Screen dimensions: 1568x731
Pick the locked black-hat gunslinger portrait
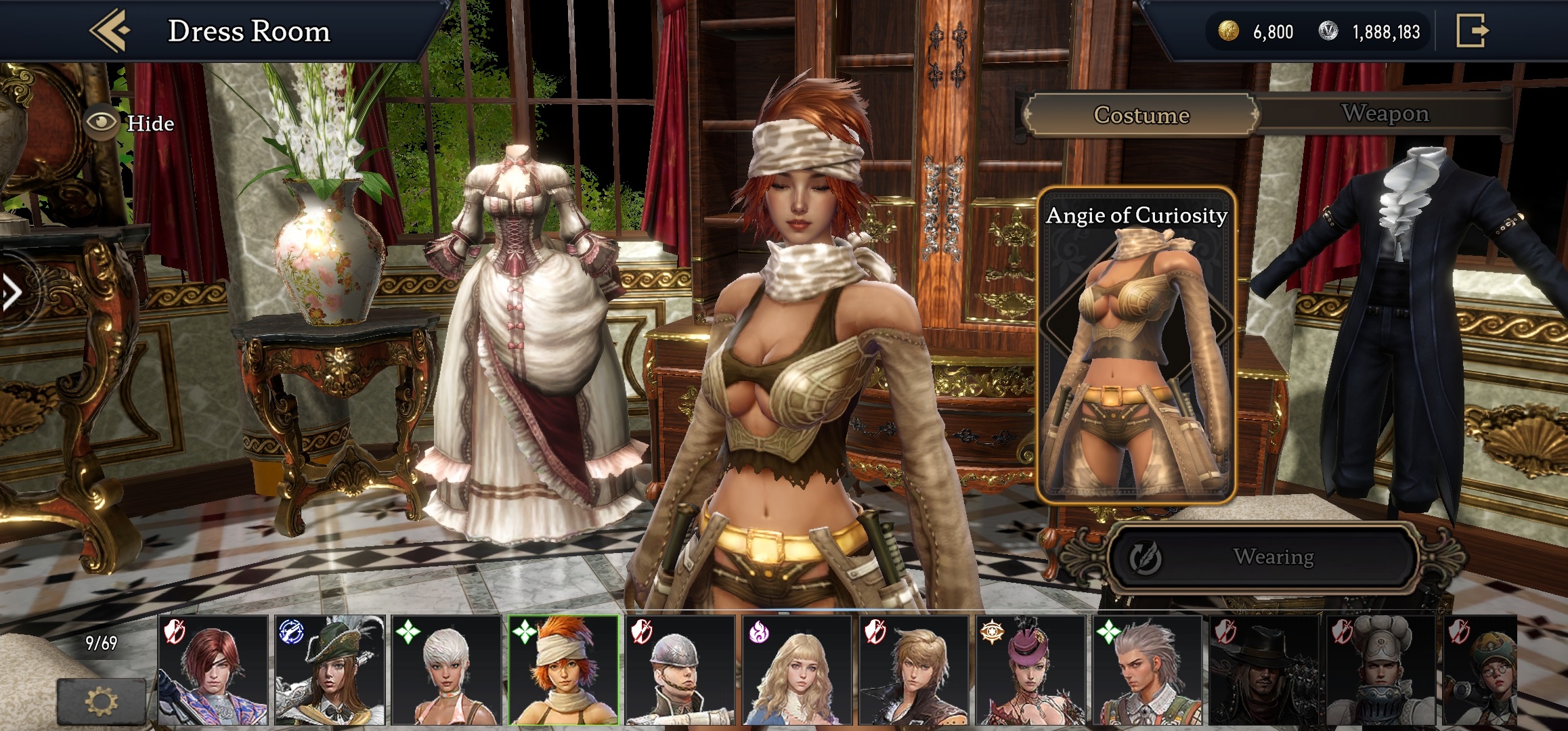pos(1264,670)
